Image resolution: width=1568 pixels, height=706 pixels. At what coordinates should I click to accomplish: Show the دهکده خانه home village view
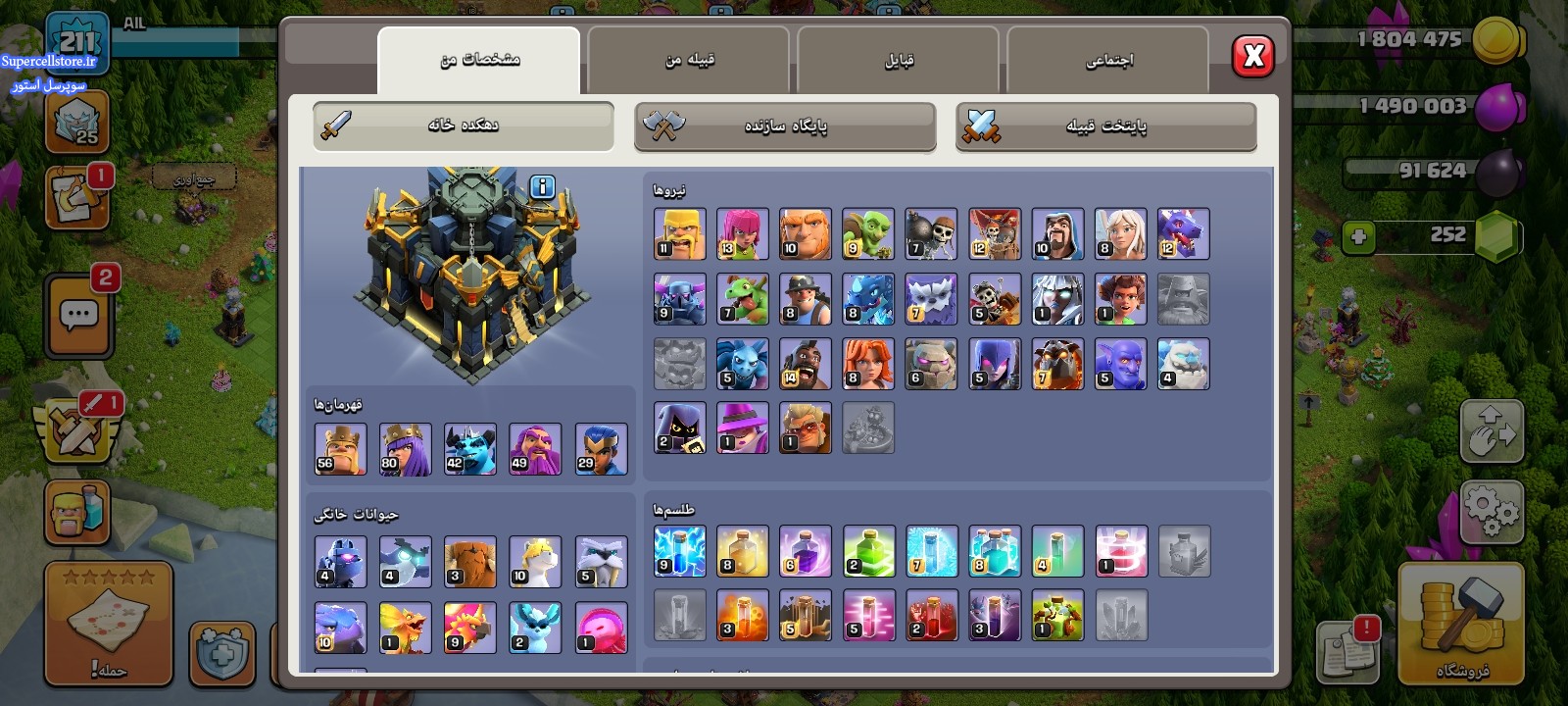[464, 126]
